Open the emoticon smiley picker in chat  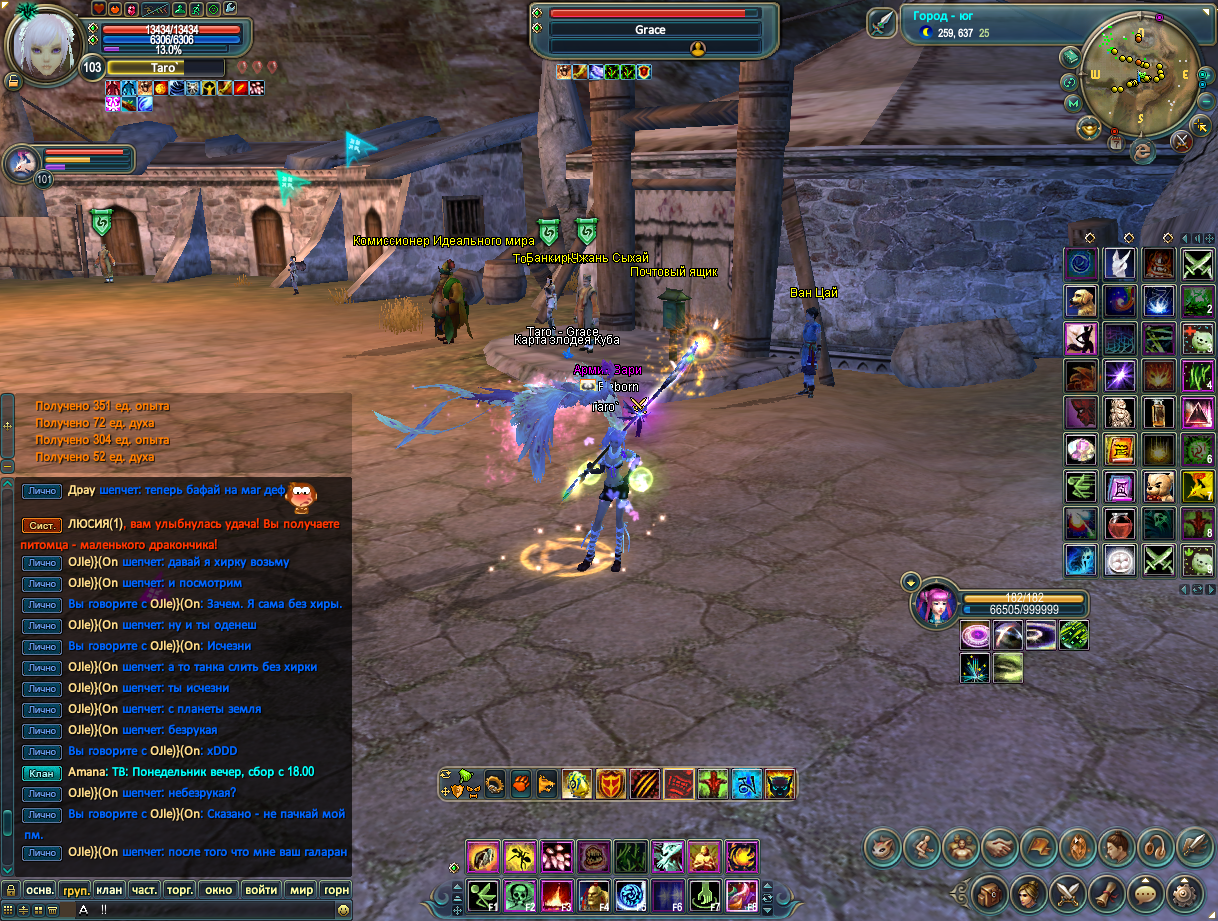pos(344,910)
